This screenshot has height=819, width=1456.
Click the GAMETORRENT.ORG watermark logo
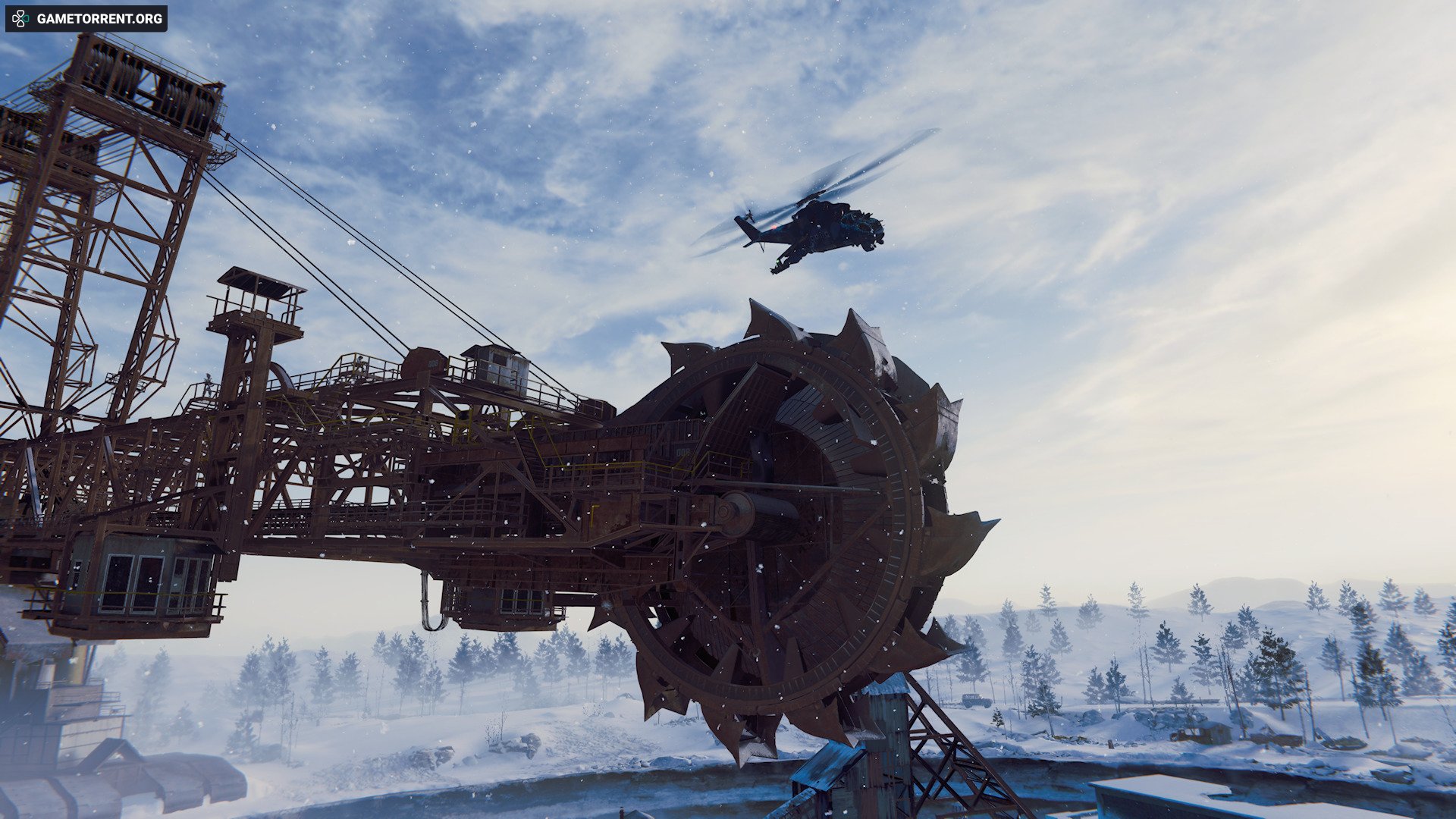[86, 18]
